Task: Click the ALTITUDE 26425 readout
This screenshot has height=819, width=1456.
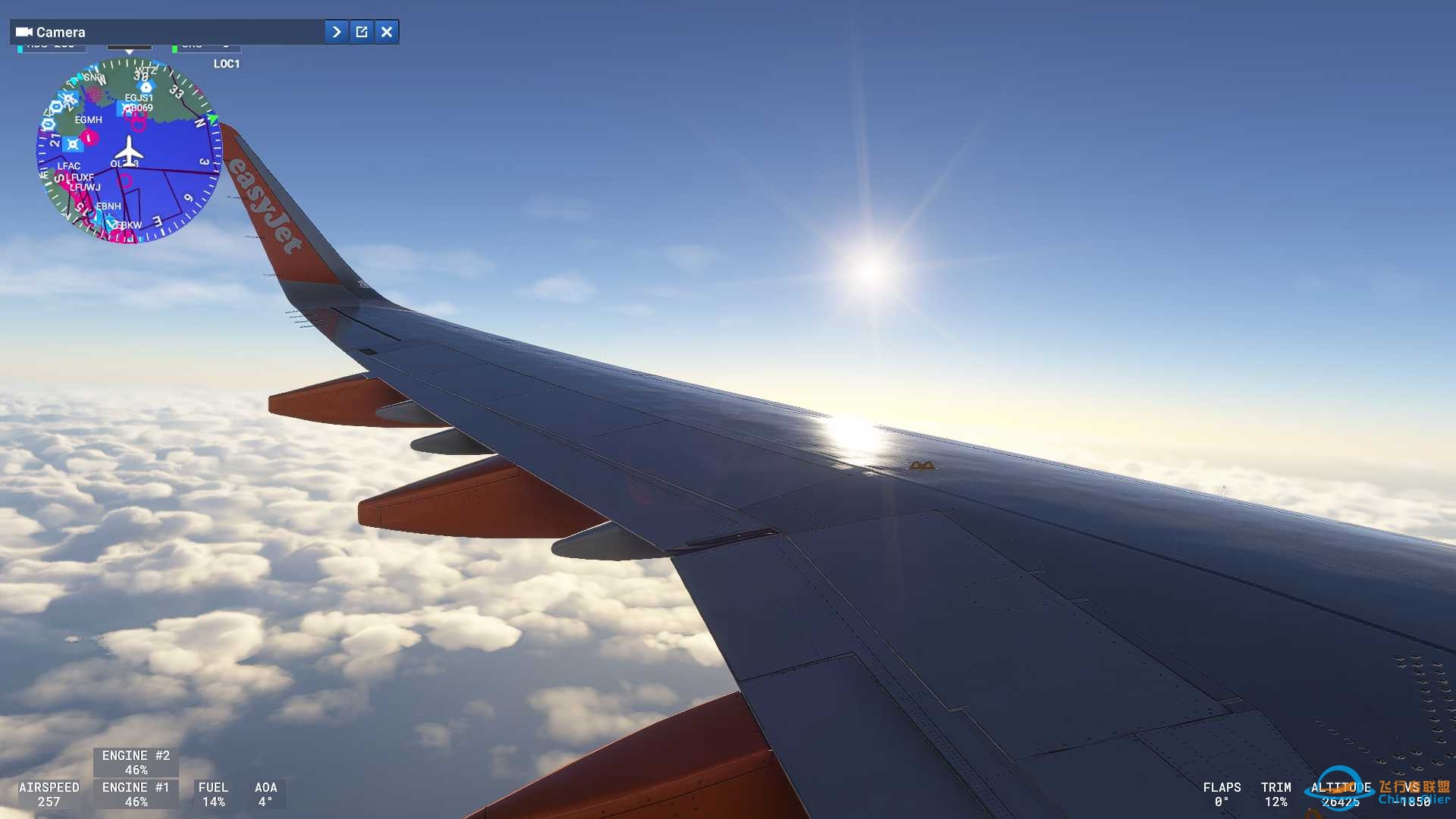Action: point(1341,794)
